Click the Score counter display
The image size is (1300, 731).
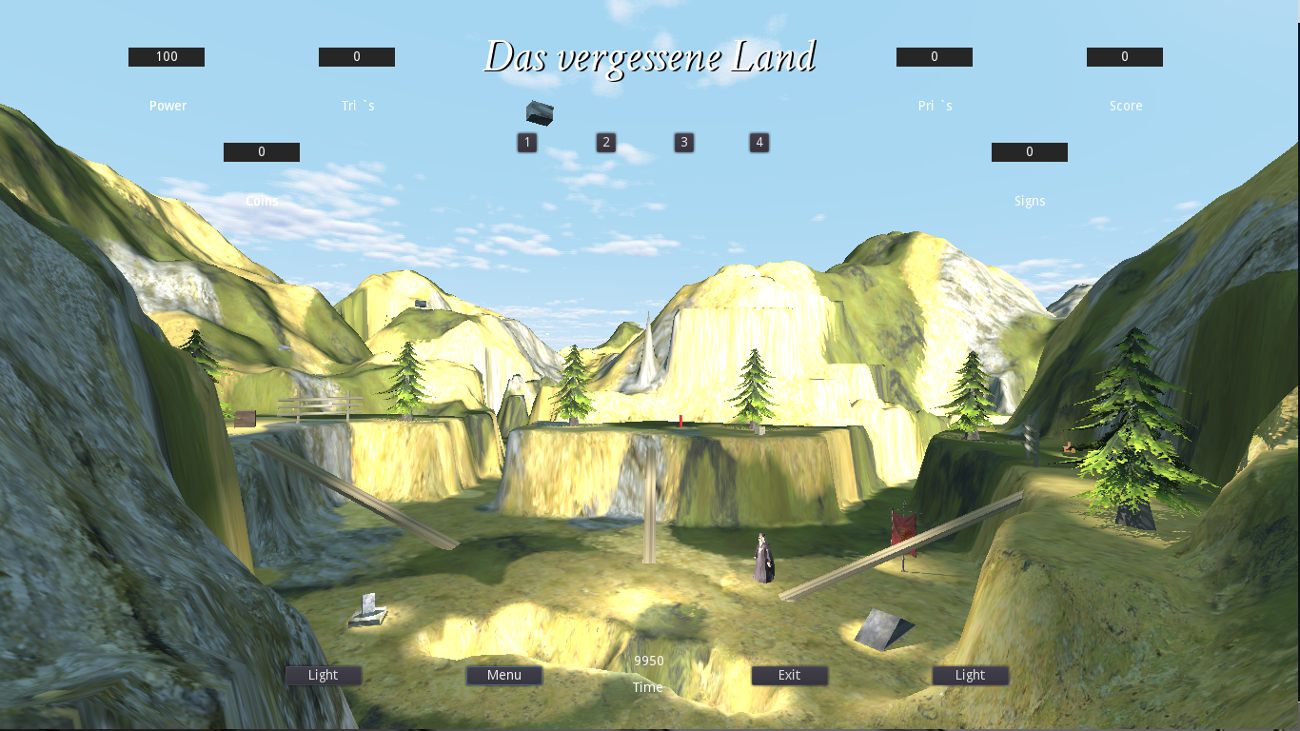tap(1124, 57)
